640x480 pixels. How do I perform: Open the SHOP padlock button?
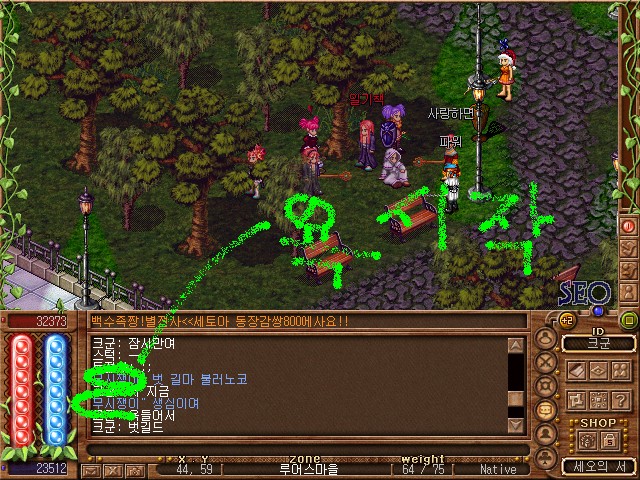pos(609,440)
